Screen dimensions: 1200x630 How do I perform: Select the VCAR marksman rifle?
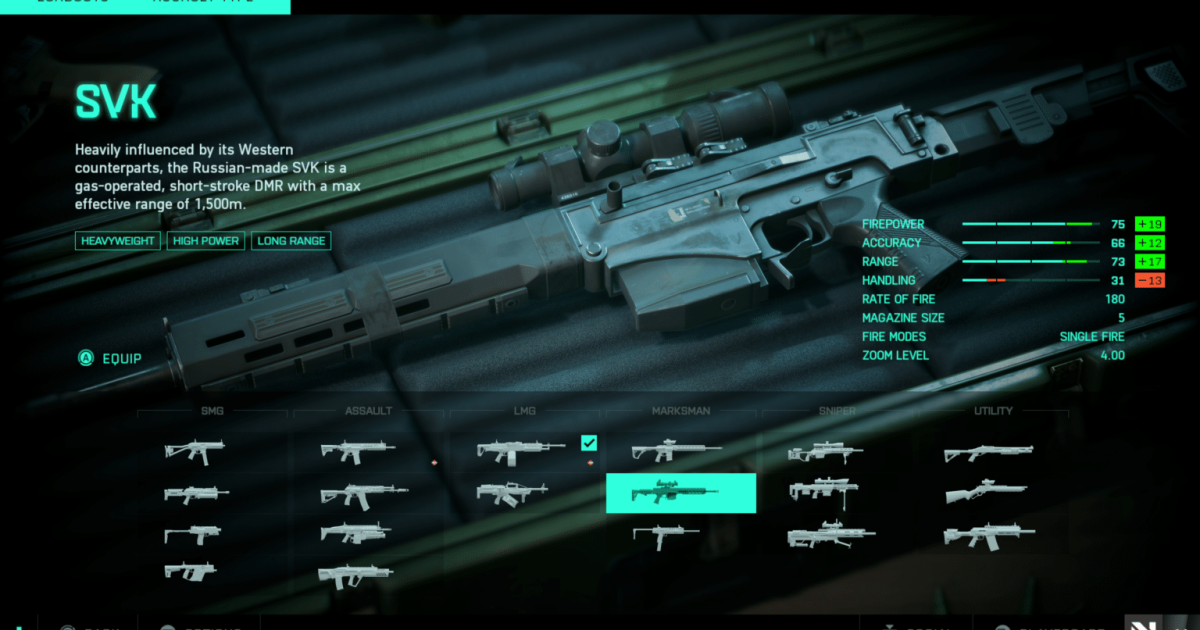click(x=664, y=535)
